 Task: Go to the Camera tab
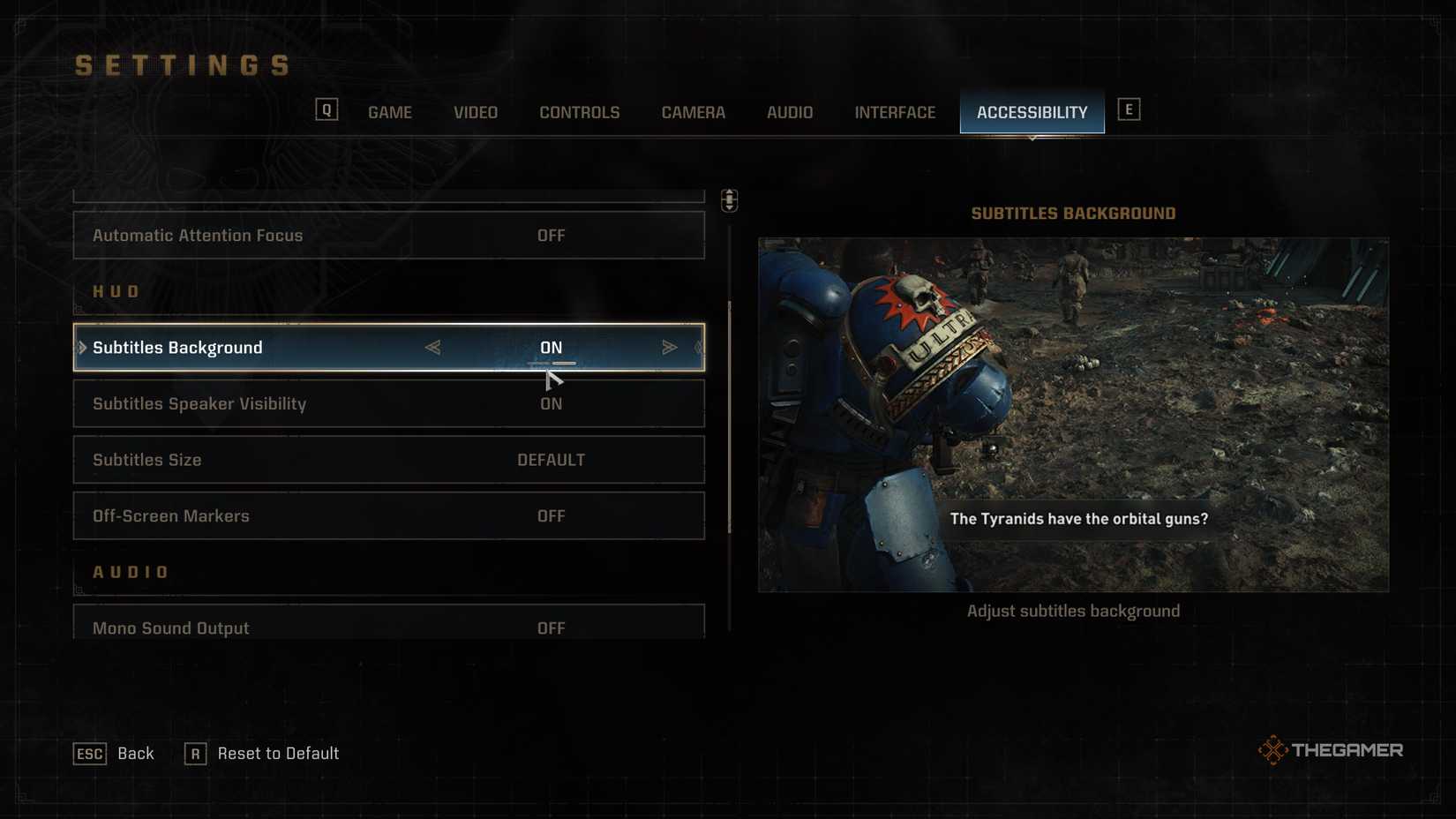tap(693, 112)
